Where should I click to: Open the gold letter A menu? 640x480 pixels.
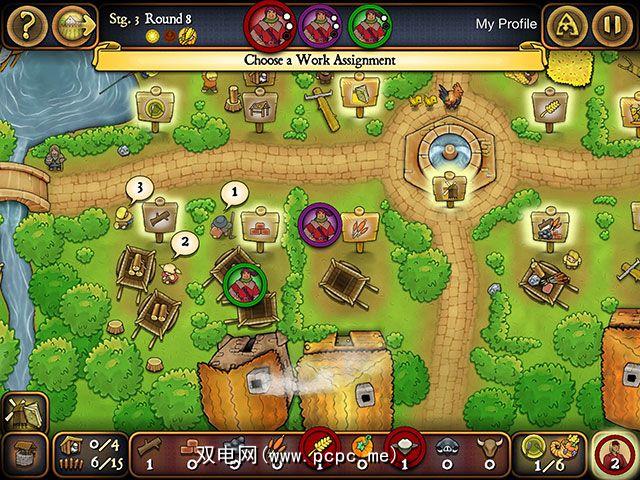(x=565, y=26)
